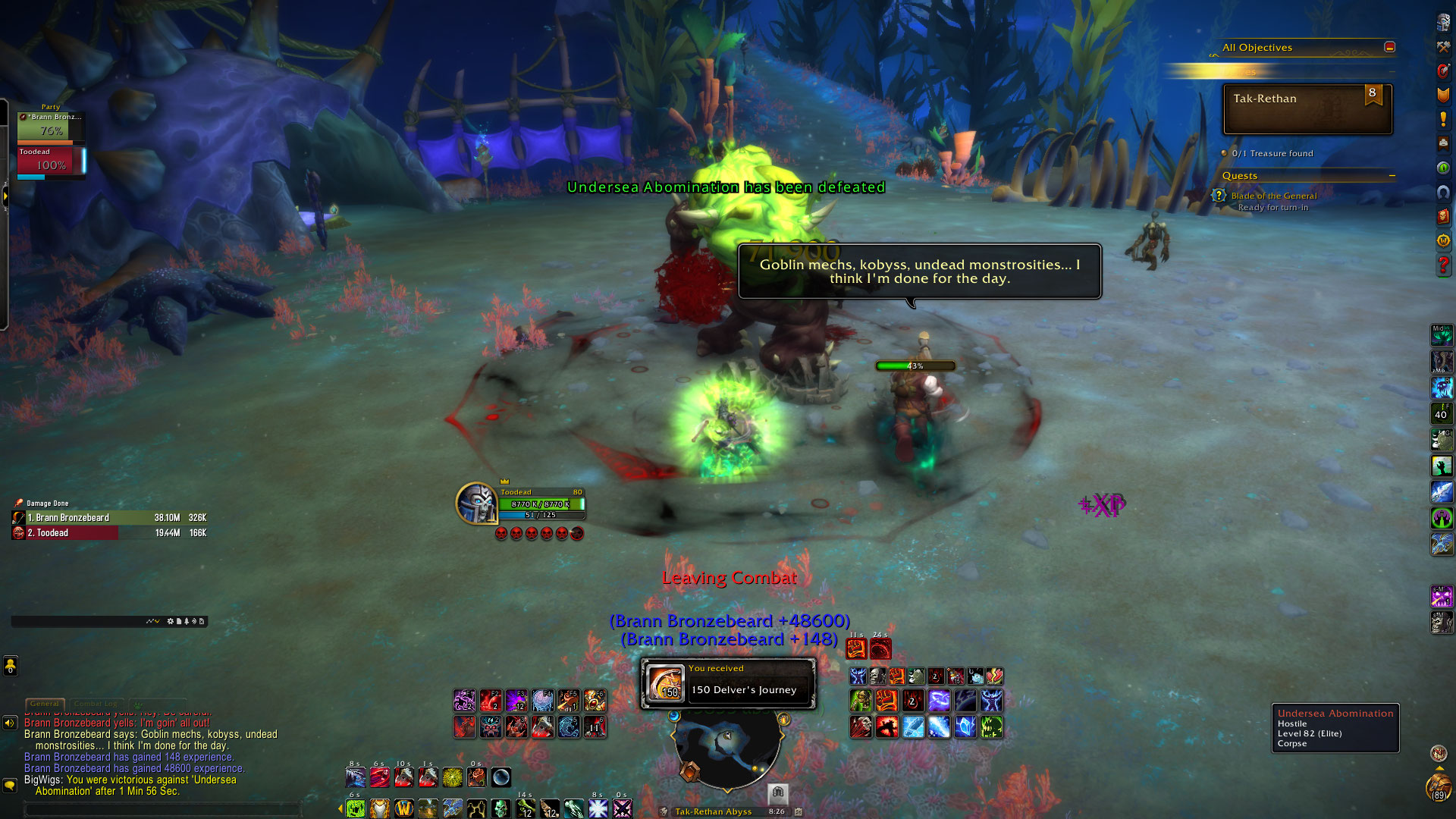Select the Blade of the General quest
This screenshot has width=1456, height=819.
coord(1274,196)
